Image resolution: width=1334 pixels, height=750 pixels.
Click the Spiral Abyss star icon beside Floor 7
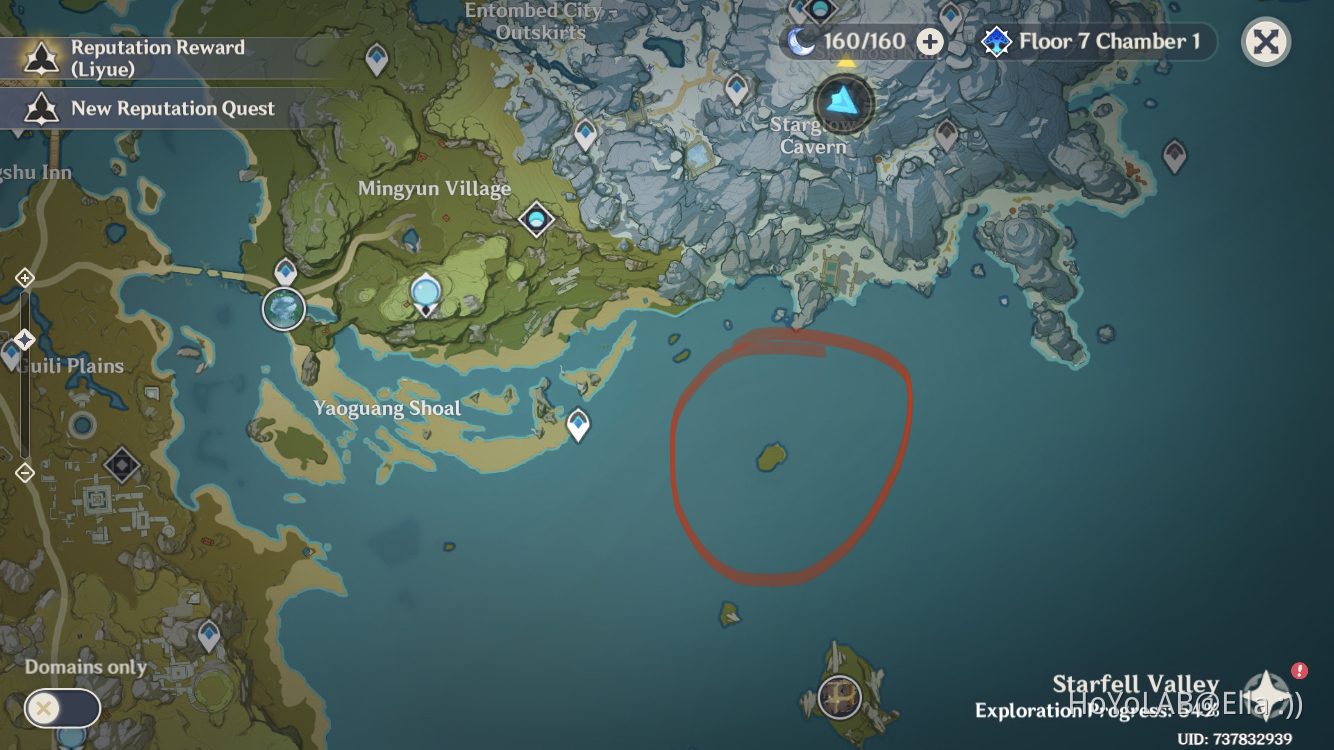click(x=995, y=42)
